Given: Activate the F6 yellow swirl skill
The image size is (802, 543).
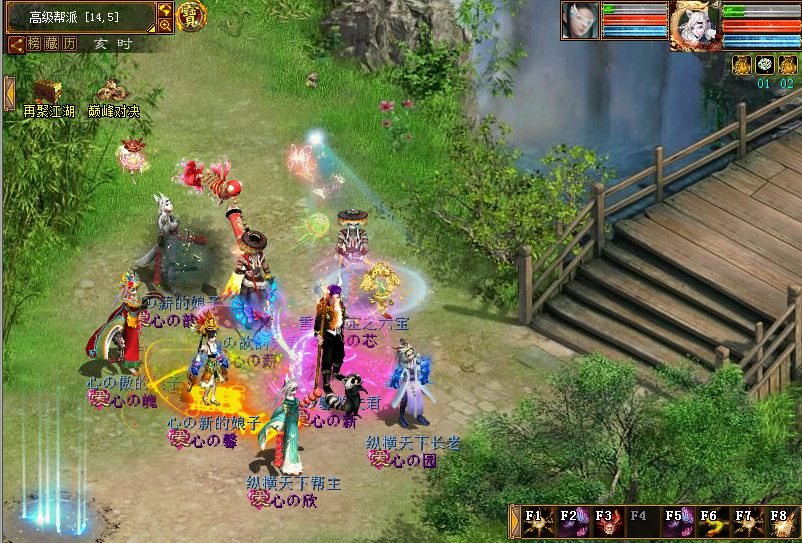Looking at the screenshot, I should (713, 522).
